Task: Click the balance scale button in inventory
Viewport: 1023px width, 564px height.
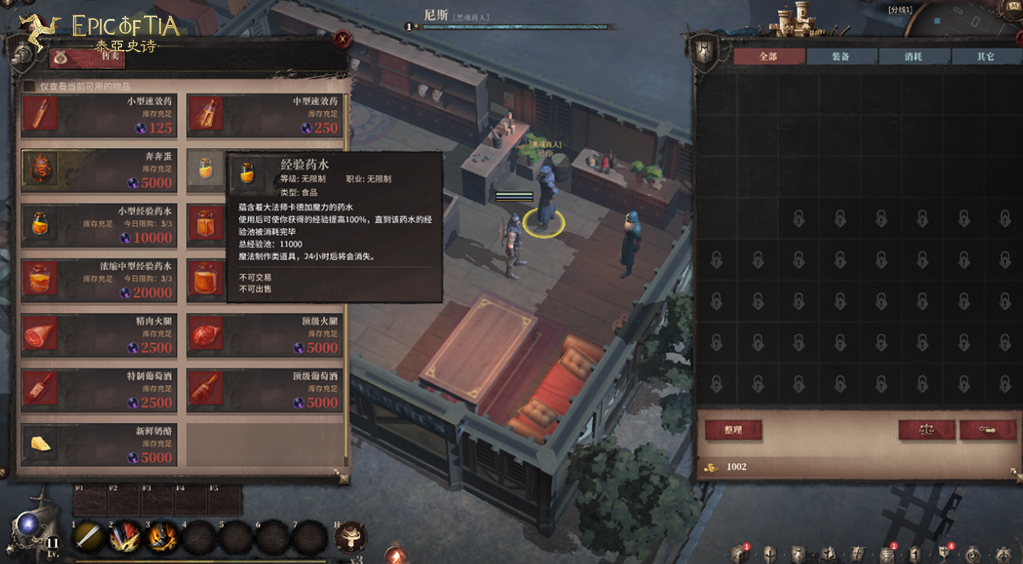Action: (926, 430)
